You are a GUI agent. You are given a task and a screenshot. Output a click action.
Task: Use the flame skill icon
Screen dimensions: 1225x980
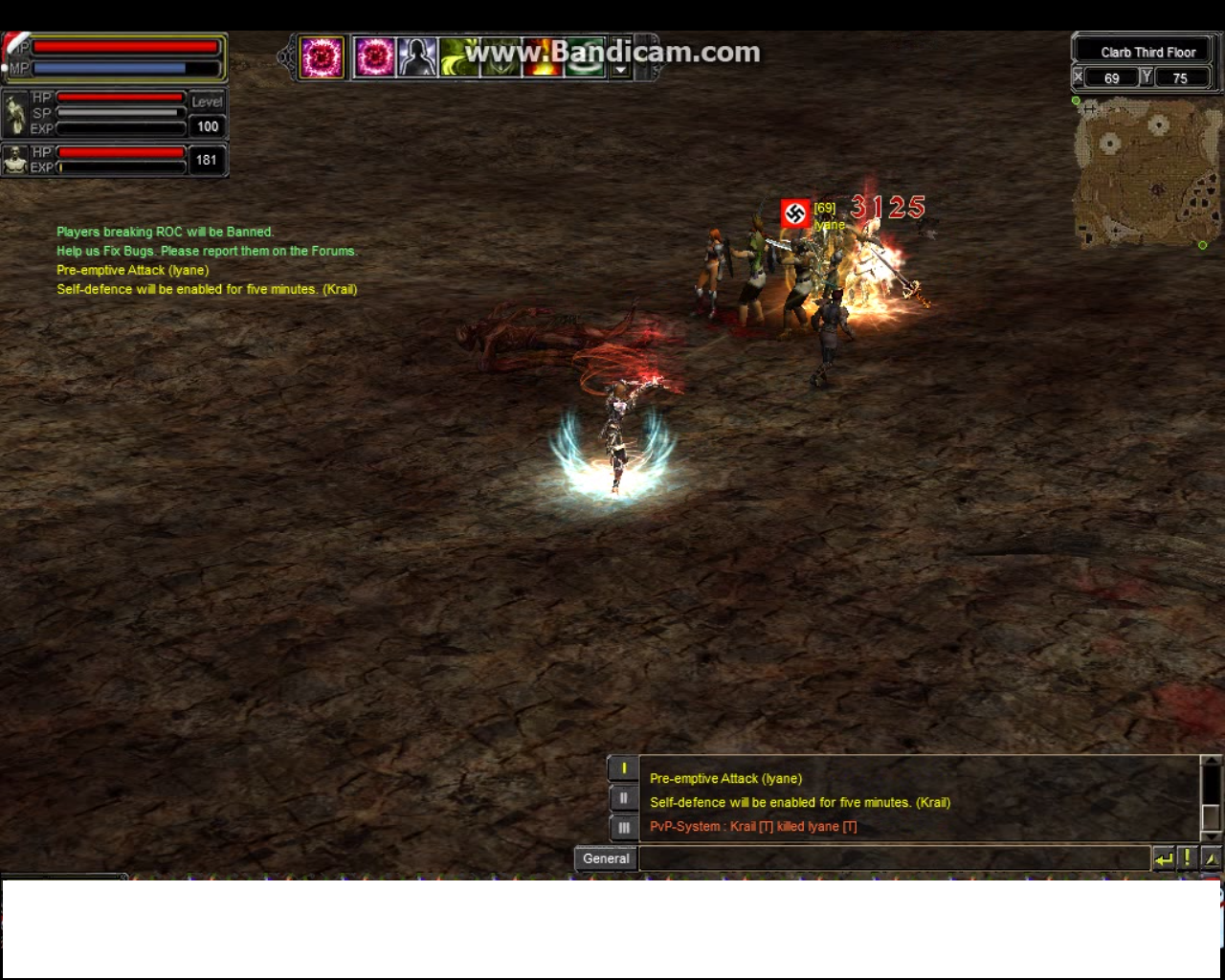tap(542, 59)
